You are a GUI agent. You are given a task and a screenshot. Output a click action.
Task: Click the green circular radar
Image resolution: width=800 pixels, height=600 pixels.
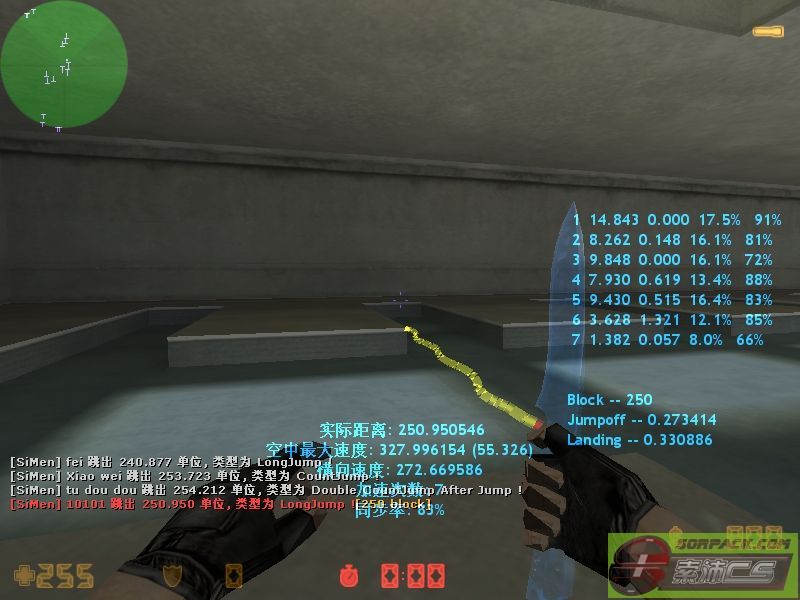pyautogui.click(x=64, y=64)
